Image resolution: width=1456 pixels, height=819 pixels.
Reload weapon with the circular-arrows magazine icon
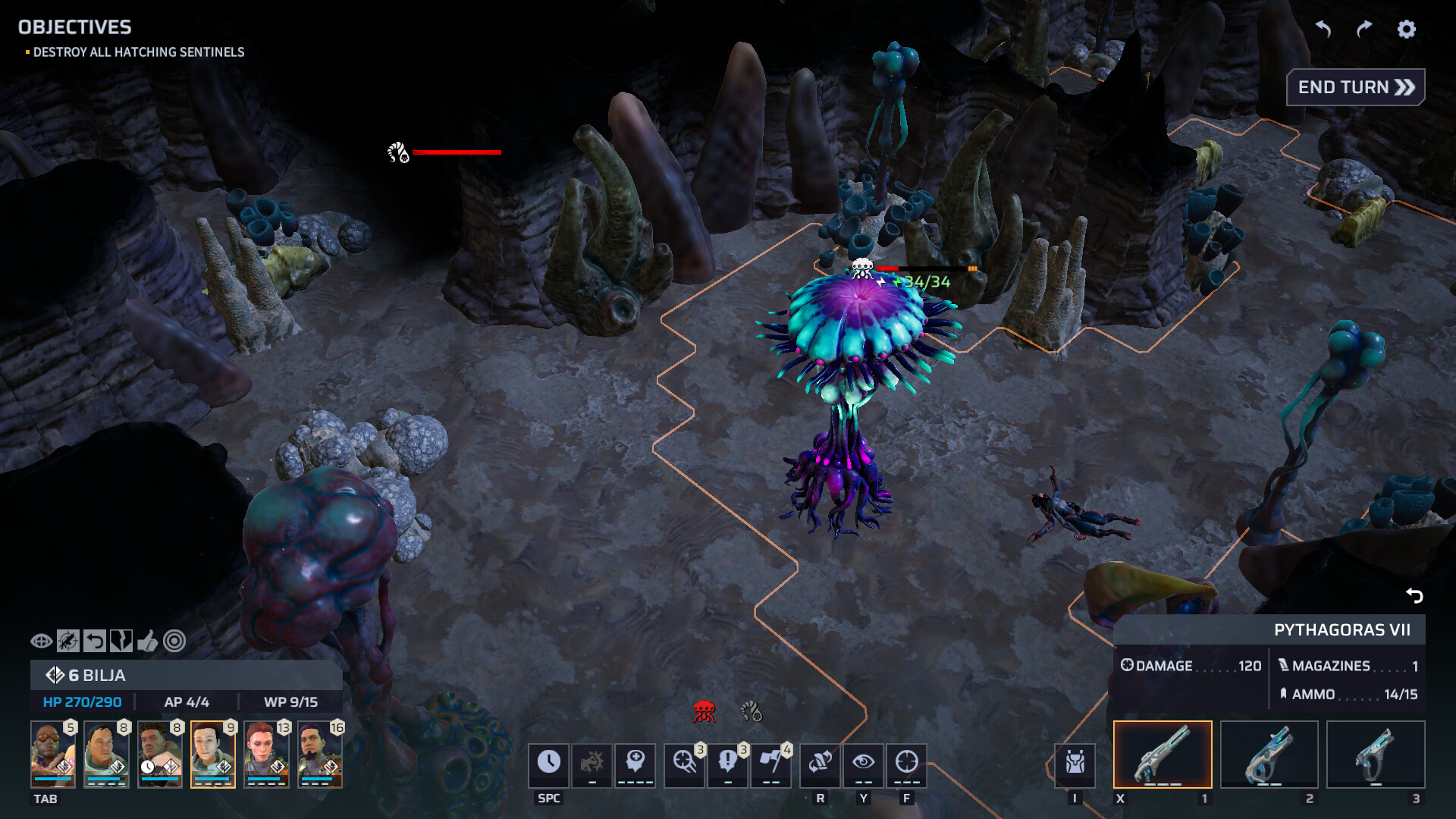820,762
